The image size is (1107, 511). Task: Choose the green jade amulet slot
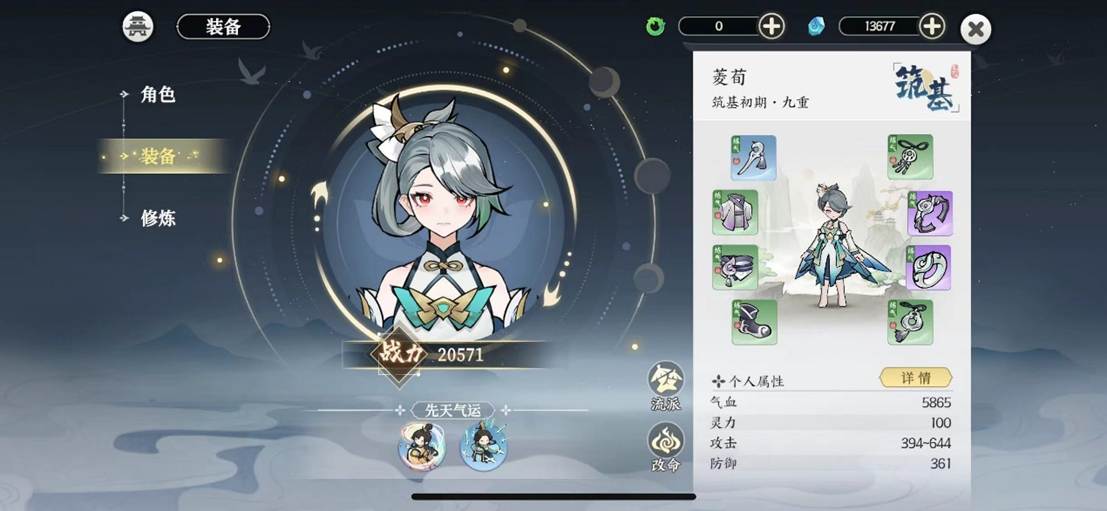(x=910, y=322)
